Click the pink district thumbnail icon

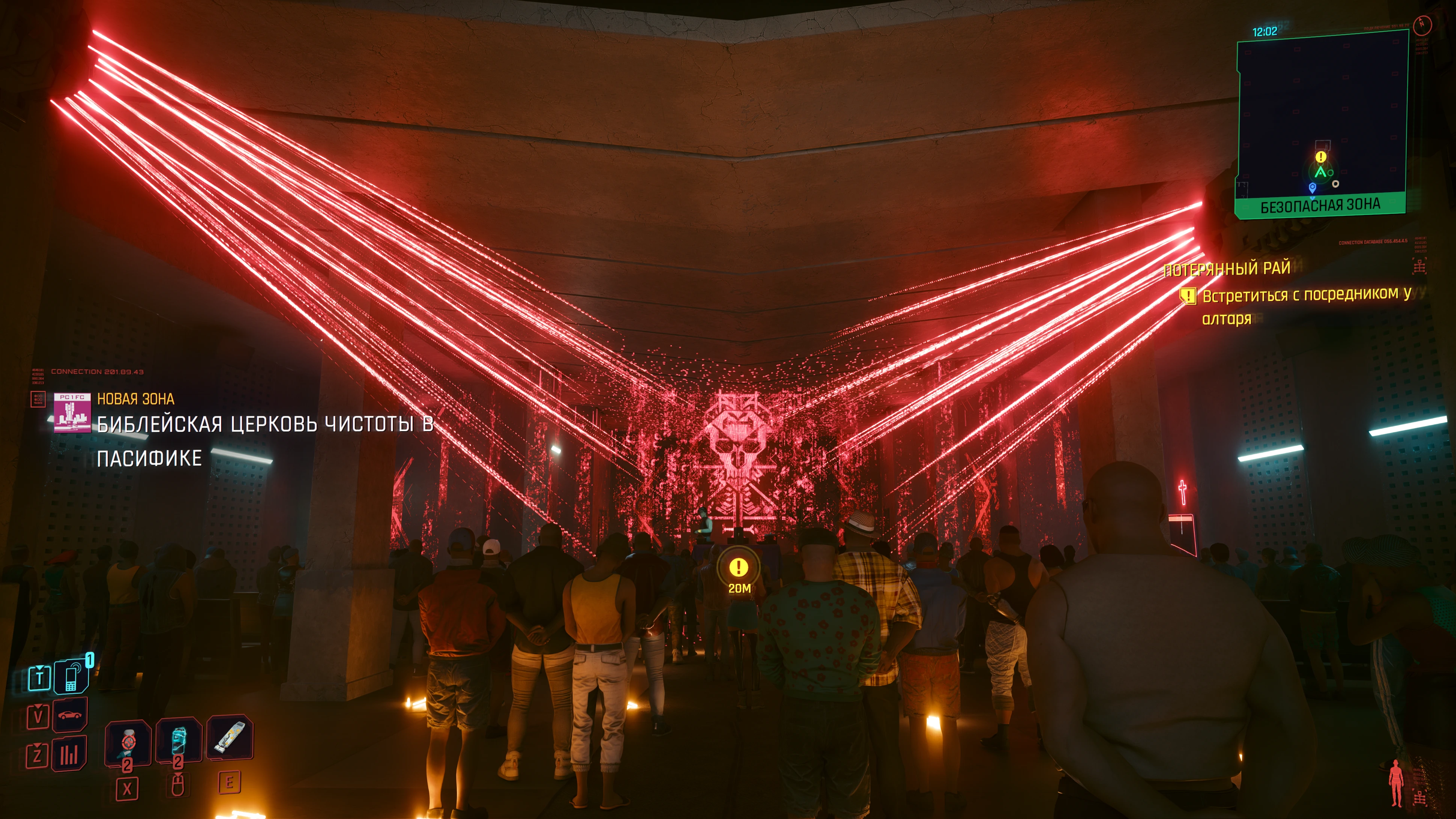(72, 413)
